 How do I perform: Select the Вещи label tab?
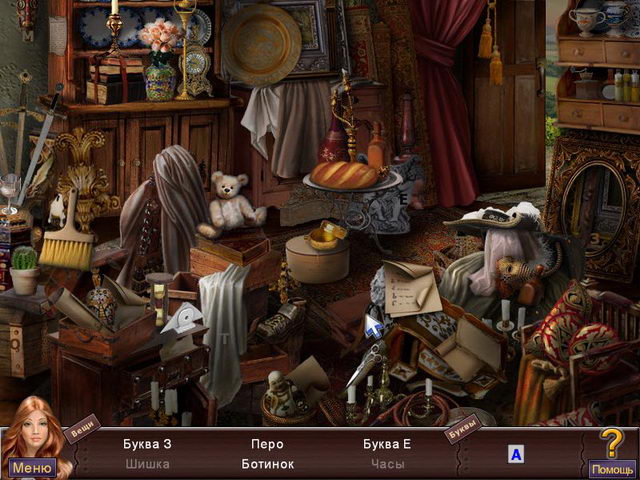[82, 428]
